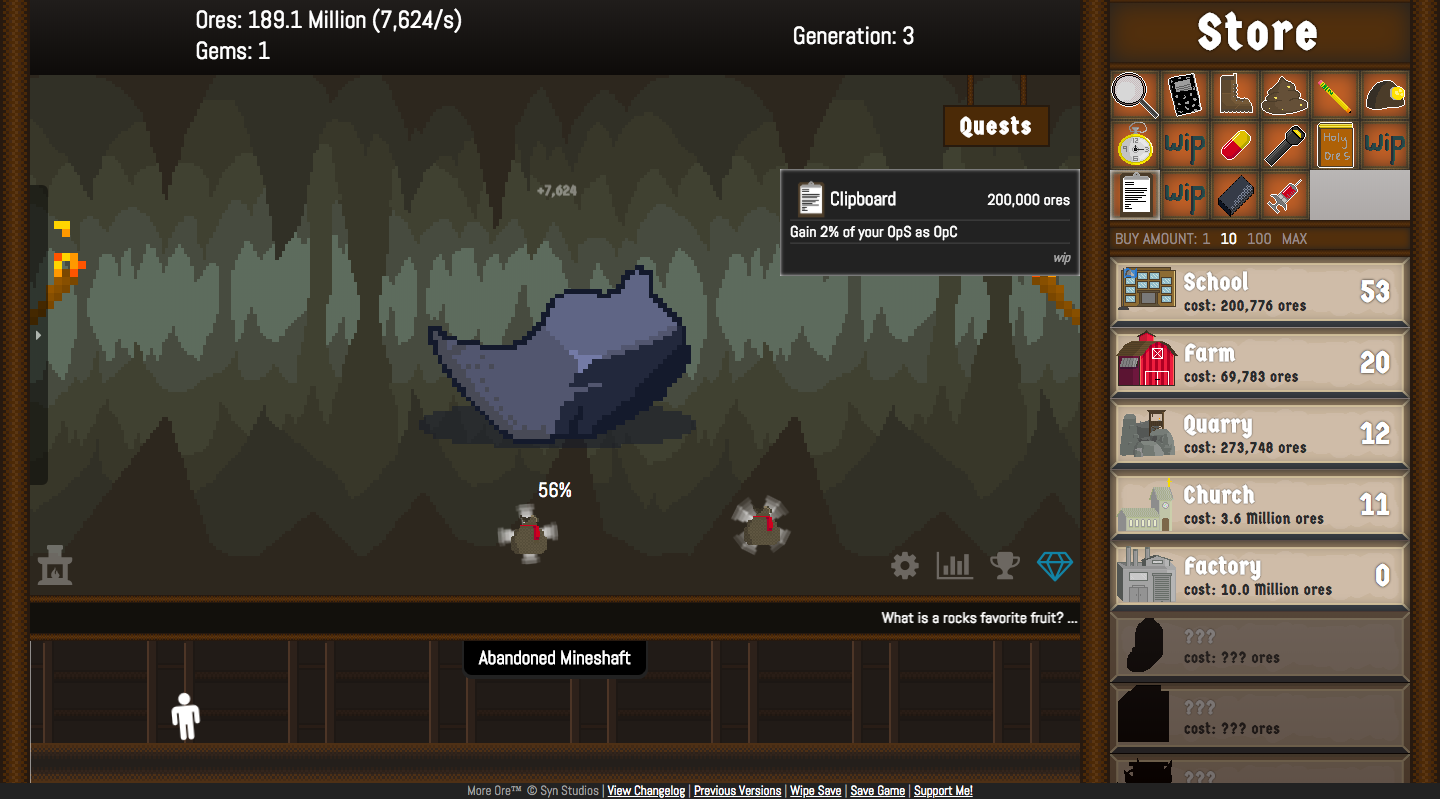Open the trophy achievements icon
Viewport: 1440px width, 799px height.
pyautogui.click(x=1004, y=566)
